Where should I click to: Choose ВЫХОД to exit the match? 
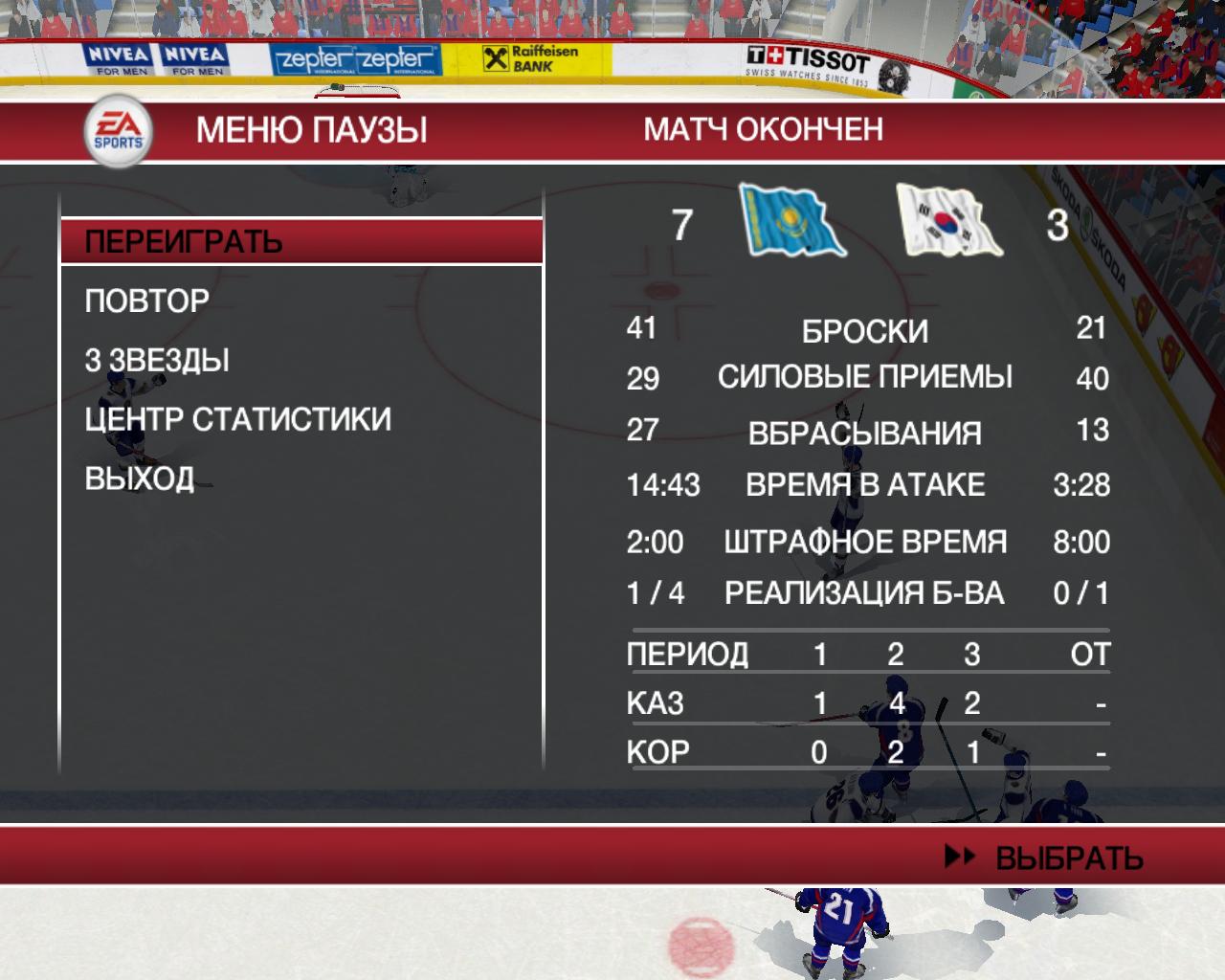click(140, 478)
